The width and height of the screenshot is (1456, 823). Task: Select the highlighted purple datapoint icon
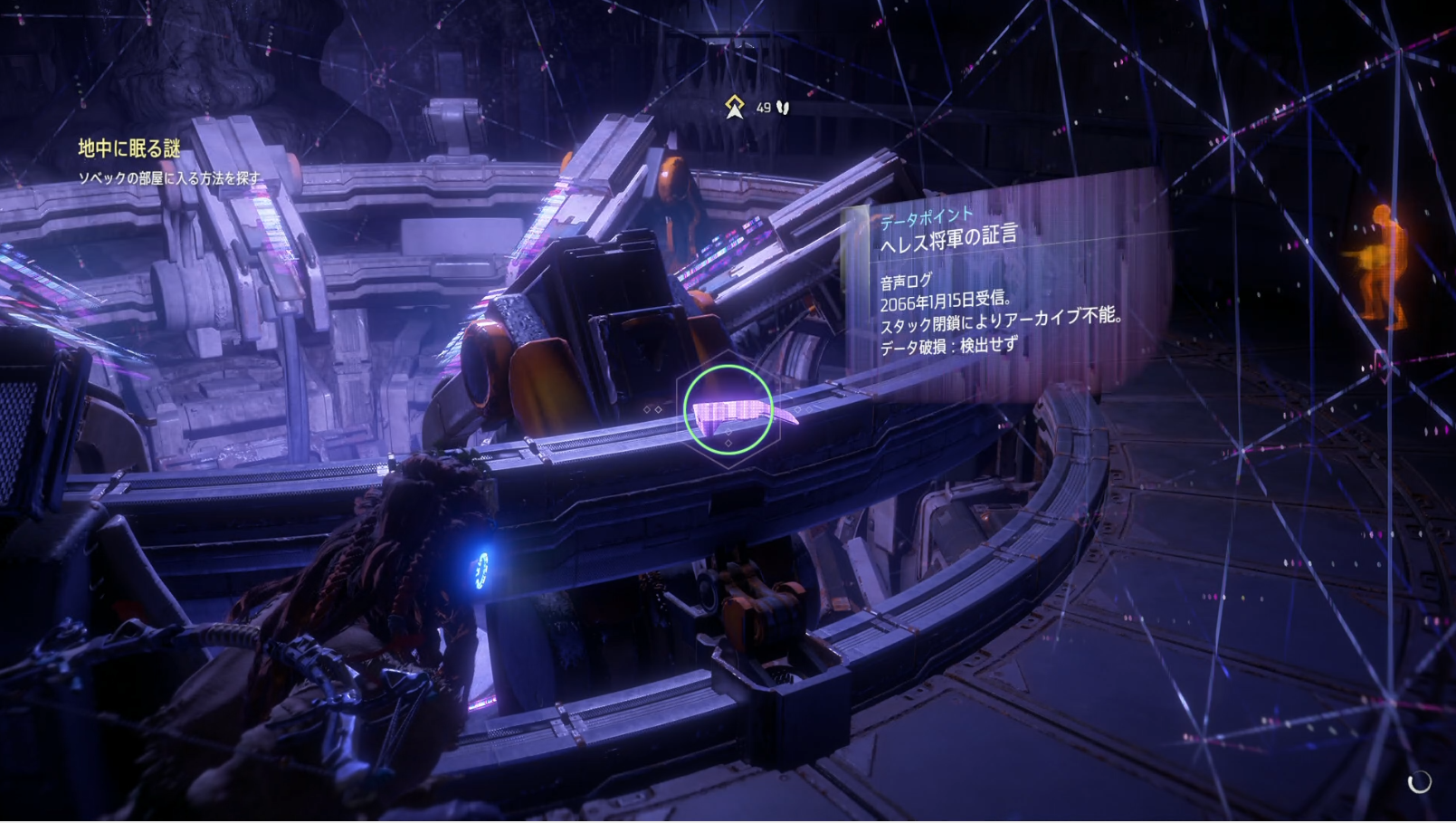(x=729, y=411)
